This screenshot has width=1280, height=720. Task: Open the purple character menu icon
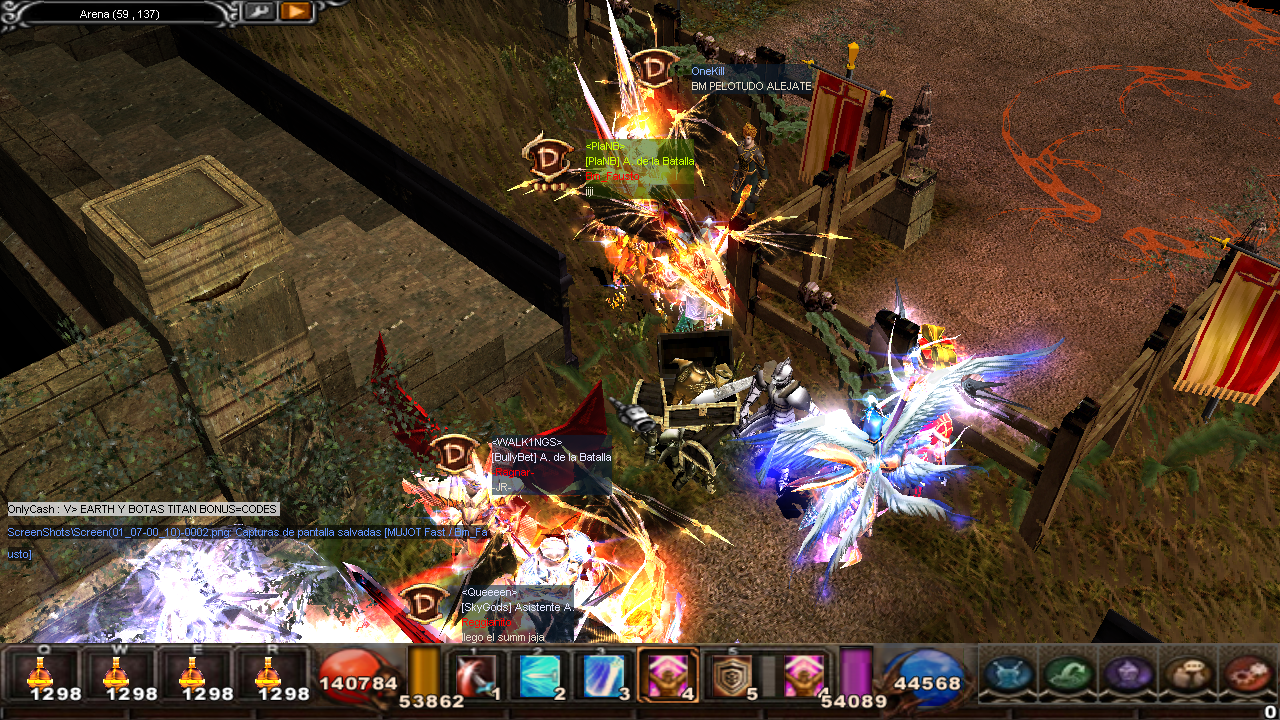pos(1129,674)
